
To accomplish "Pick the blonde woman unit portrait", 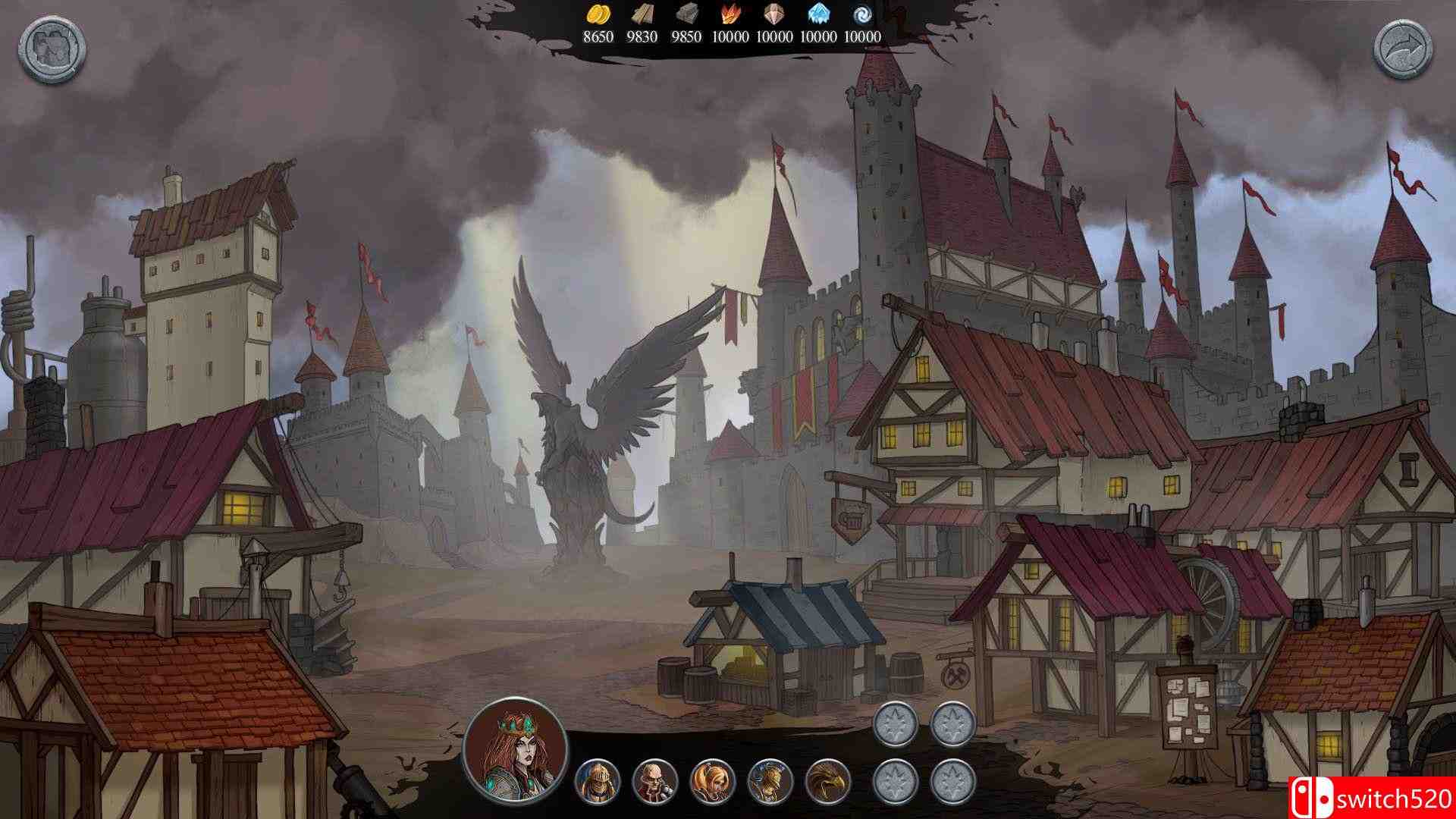I will (x=713, y=782).
